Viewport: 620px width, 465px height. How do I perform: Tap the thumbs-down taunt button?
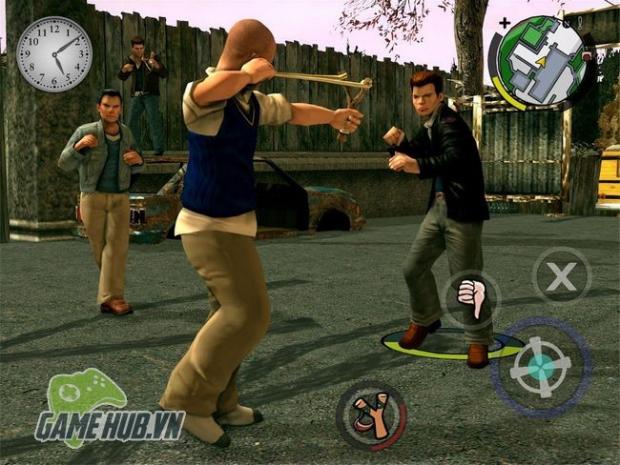click(x=471, y=299)
